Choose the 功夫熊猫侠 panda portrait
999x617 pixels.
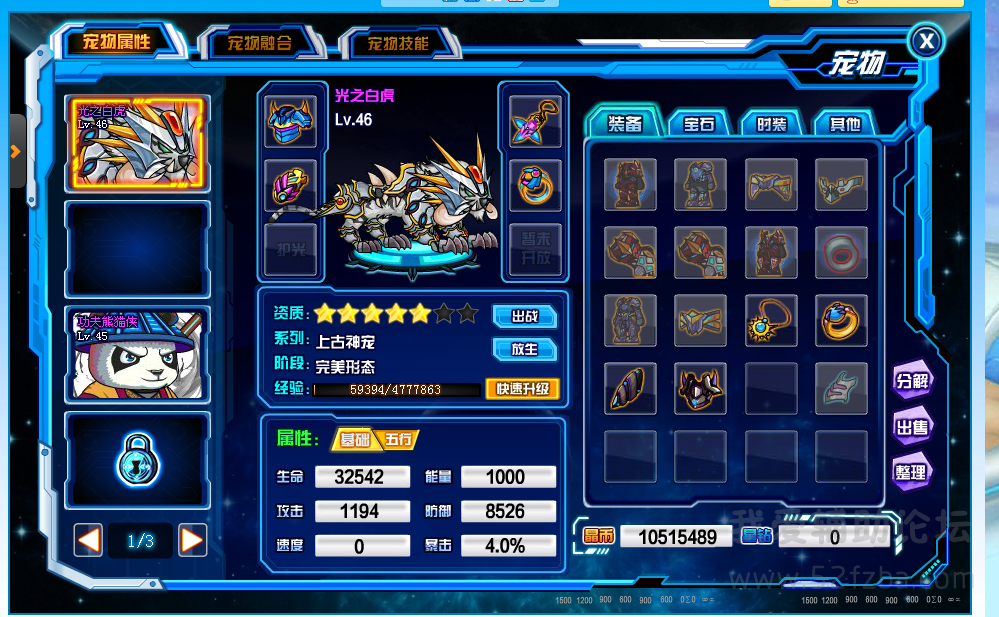[137, 353]
